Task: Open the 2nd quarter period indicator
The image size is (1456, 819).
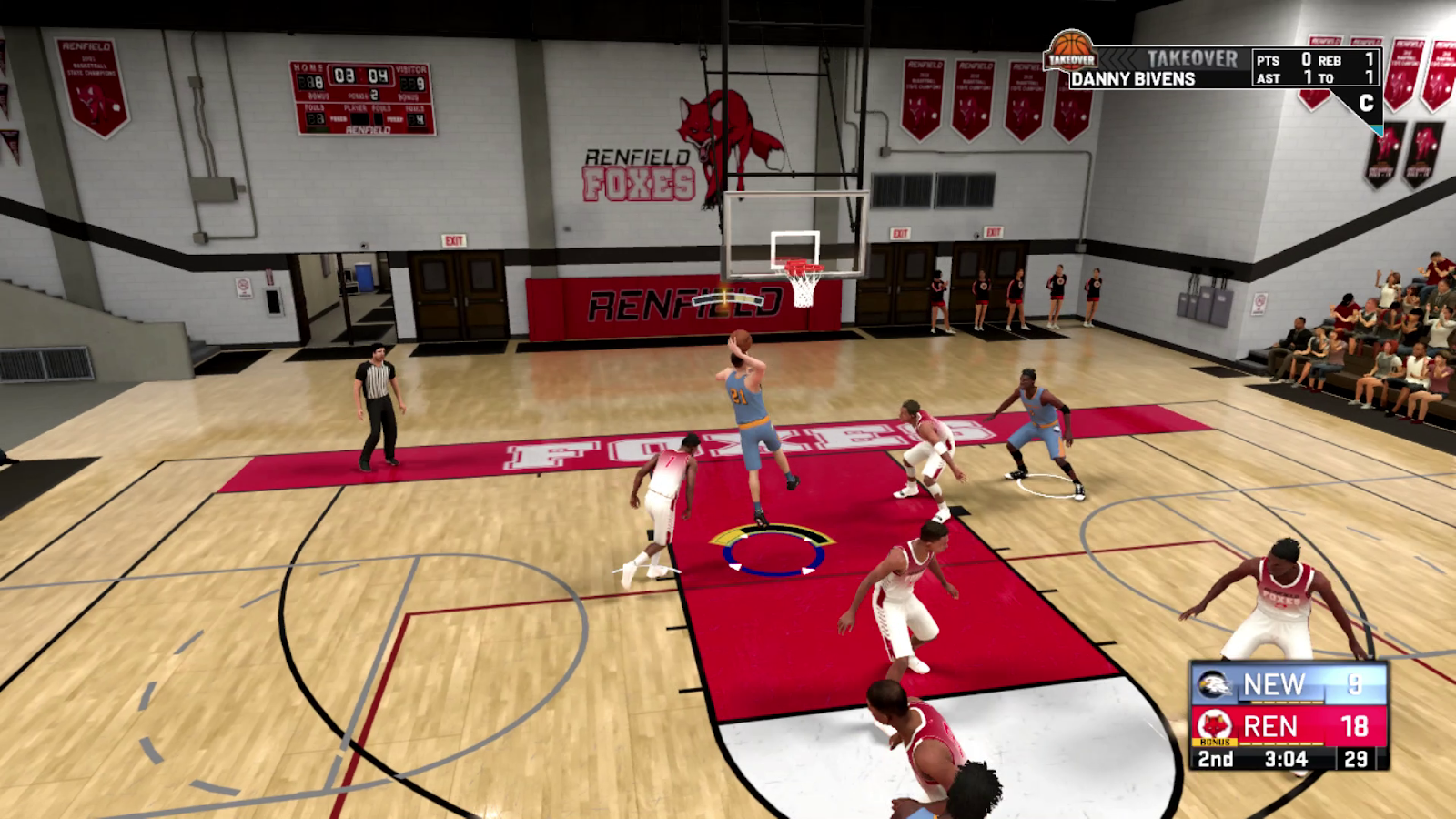Action: tap(1215, 759)
